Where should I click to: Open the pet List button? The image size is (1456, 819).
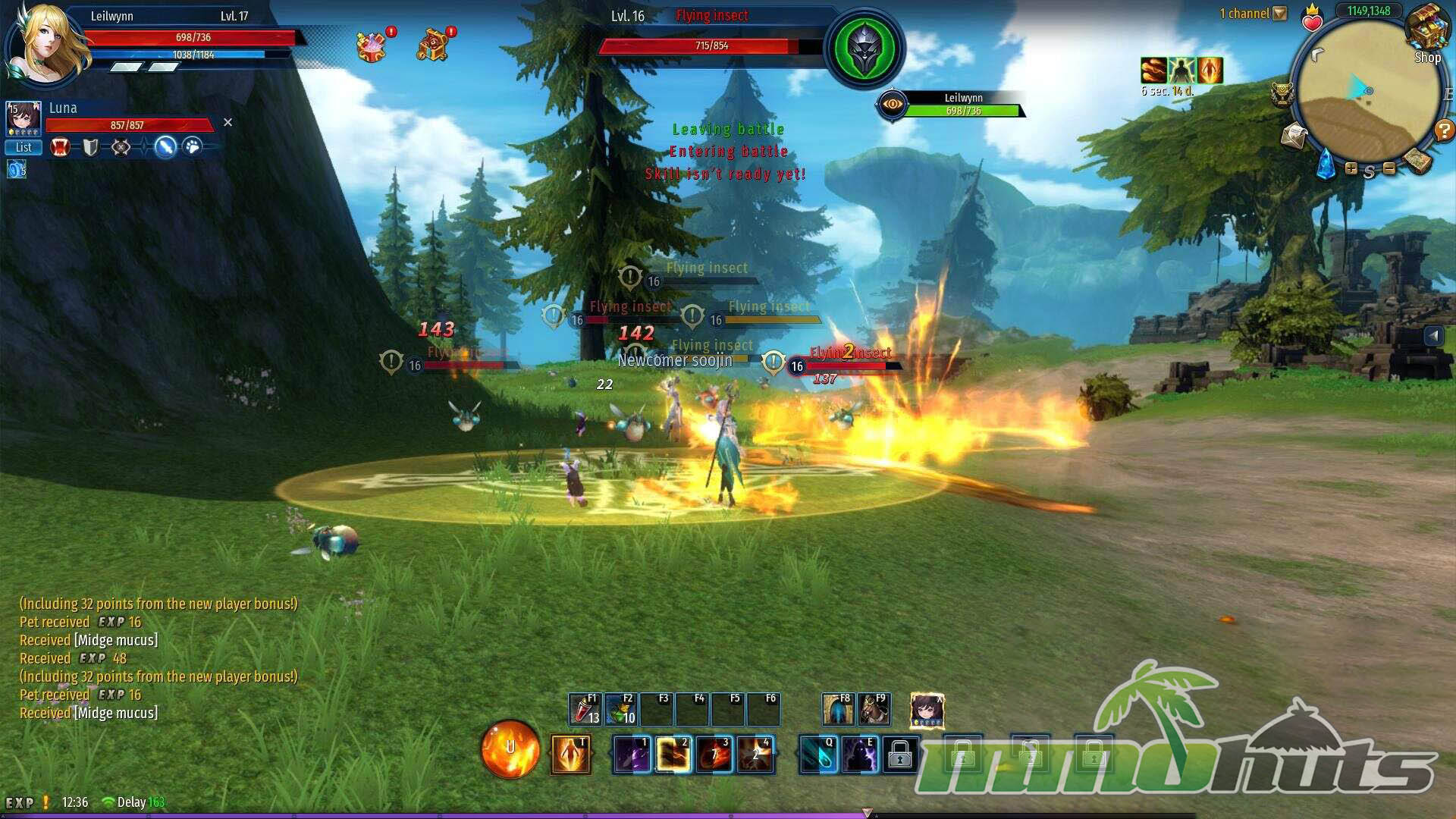[24, 147]
